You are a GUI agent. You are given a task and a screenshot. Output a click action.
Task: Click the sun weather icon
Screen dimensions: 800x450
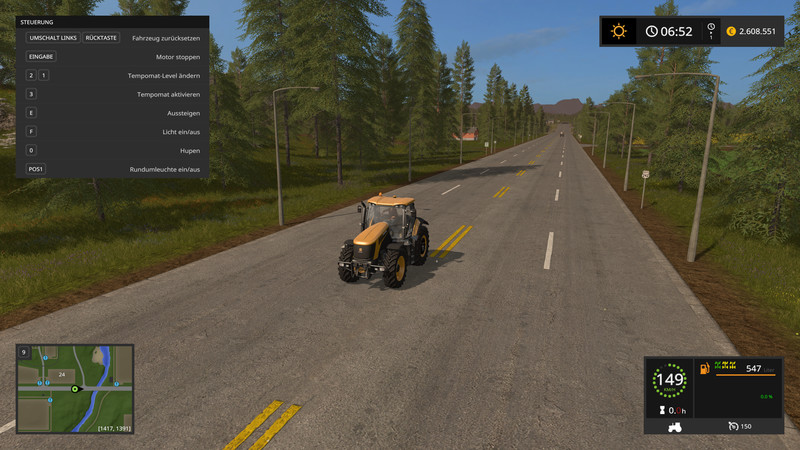[x=618, y=31]
